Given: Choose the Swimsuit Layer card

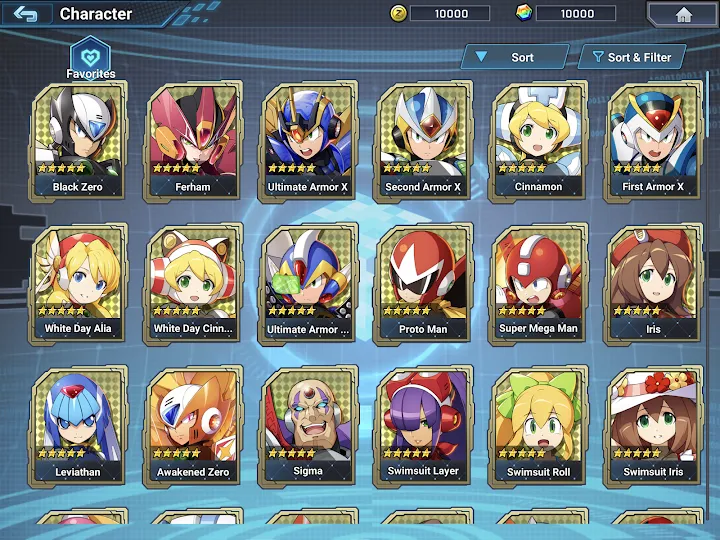Looking at the screenshot, I should [423, 426].
